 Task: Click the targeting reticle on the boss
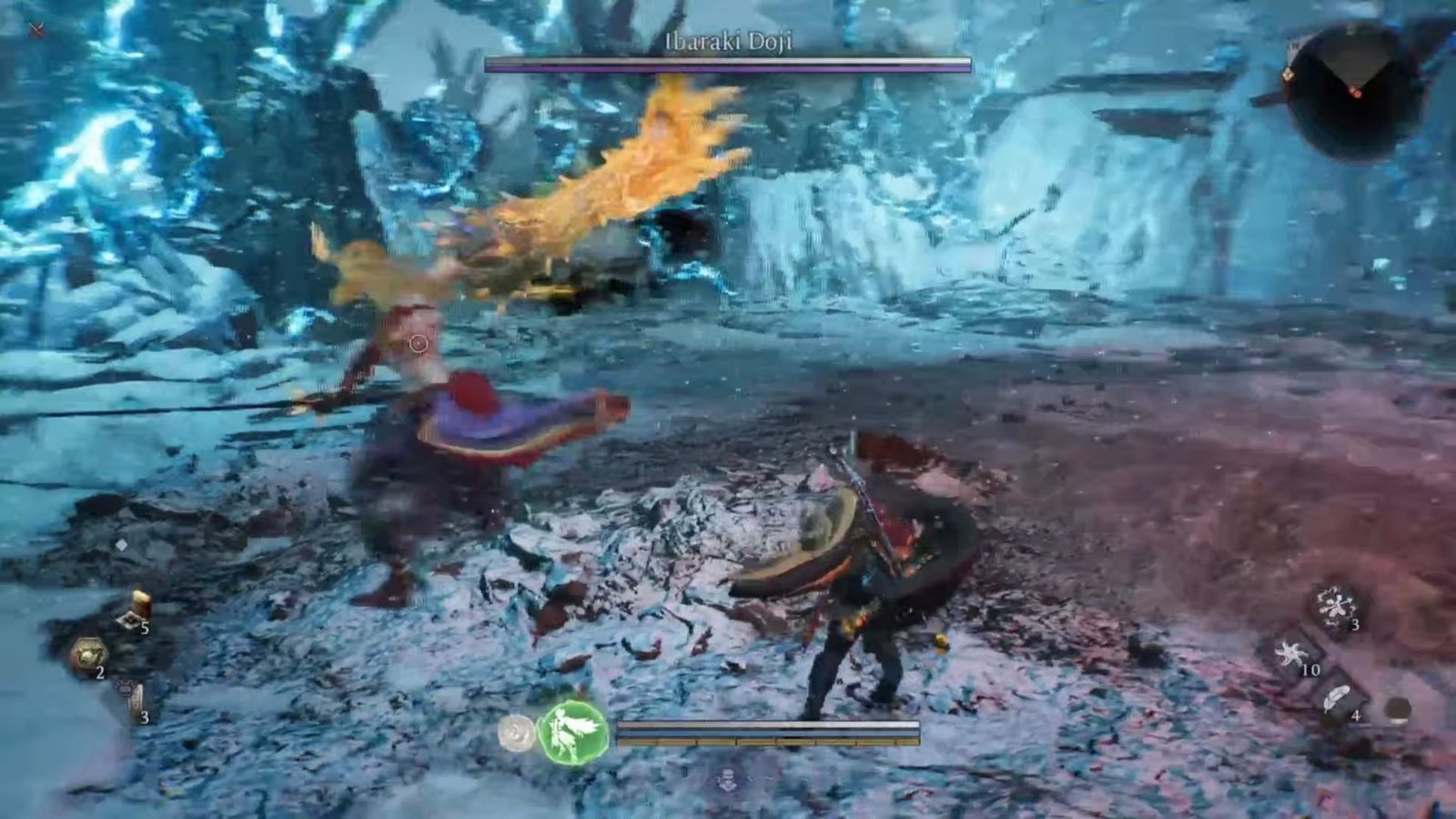click(x=417, y=343)
